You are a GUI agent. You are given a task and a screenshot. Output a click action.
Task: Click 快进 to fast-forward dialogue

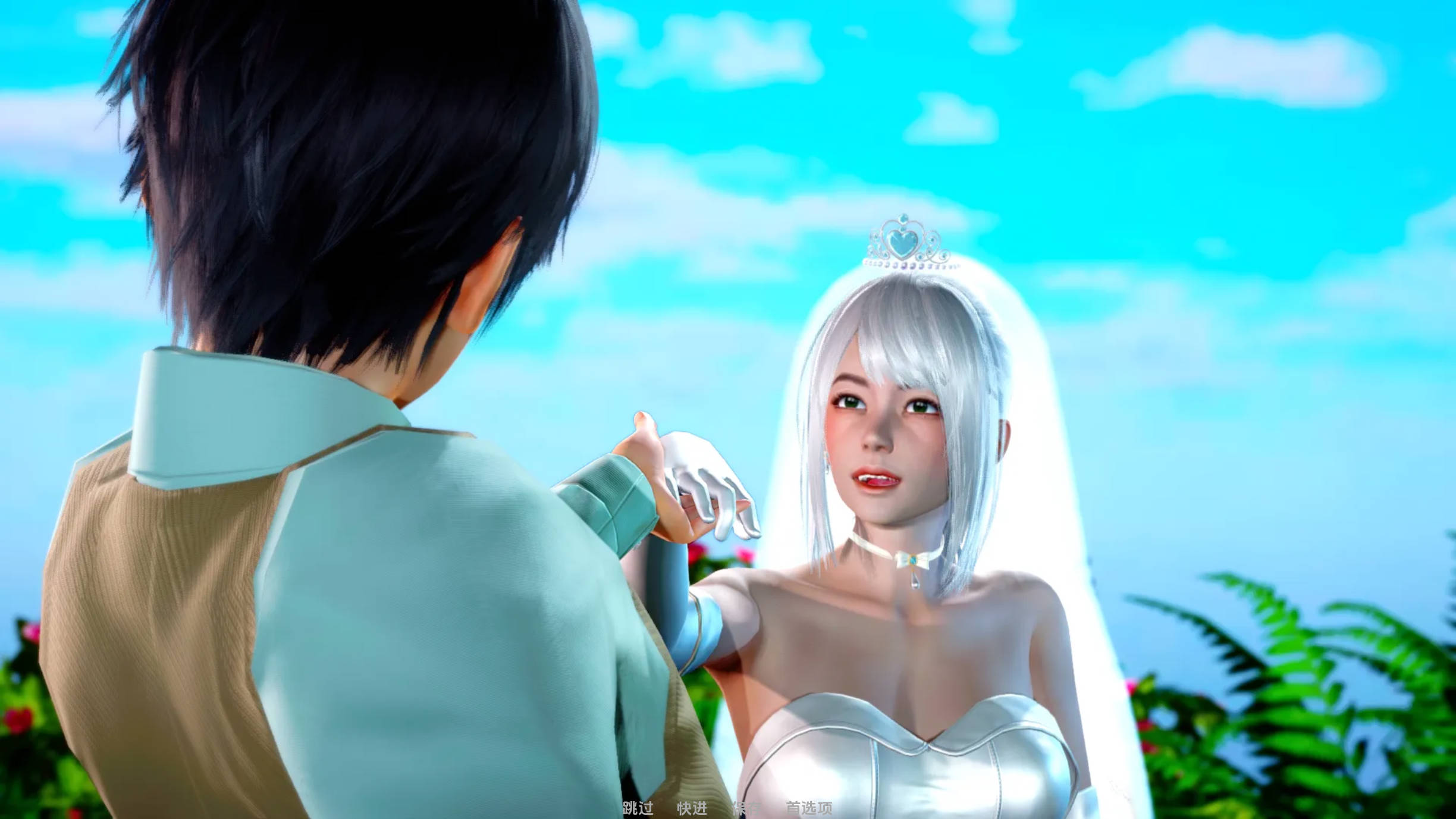[692, 808]
